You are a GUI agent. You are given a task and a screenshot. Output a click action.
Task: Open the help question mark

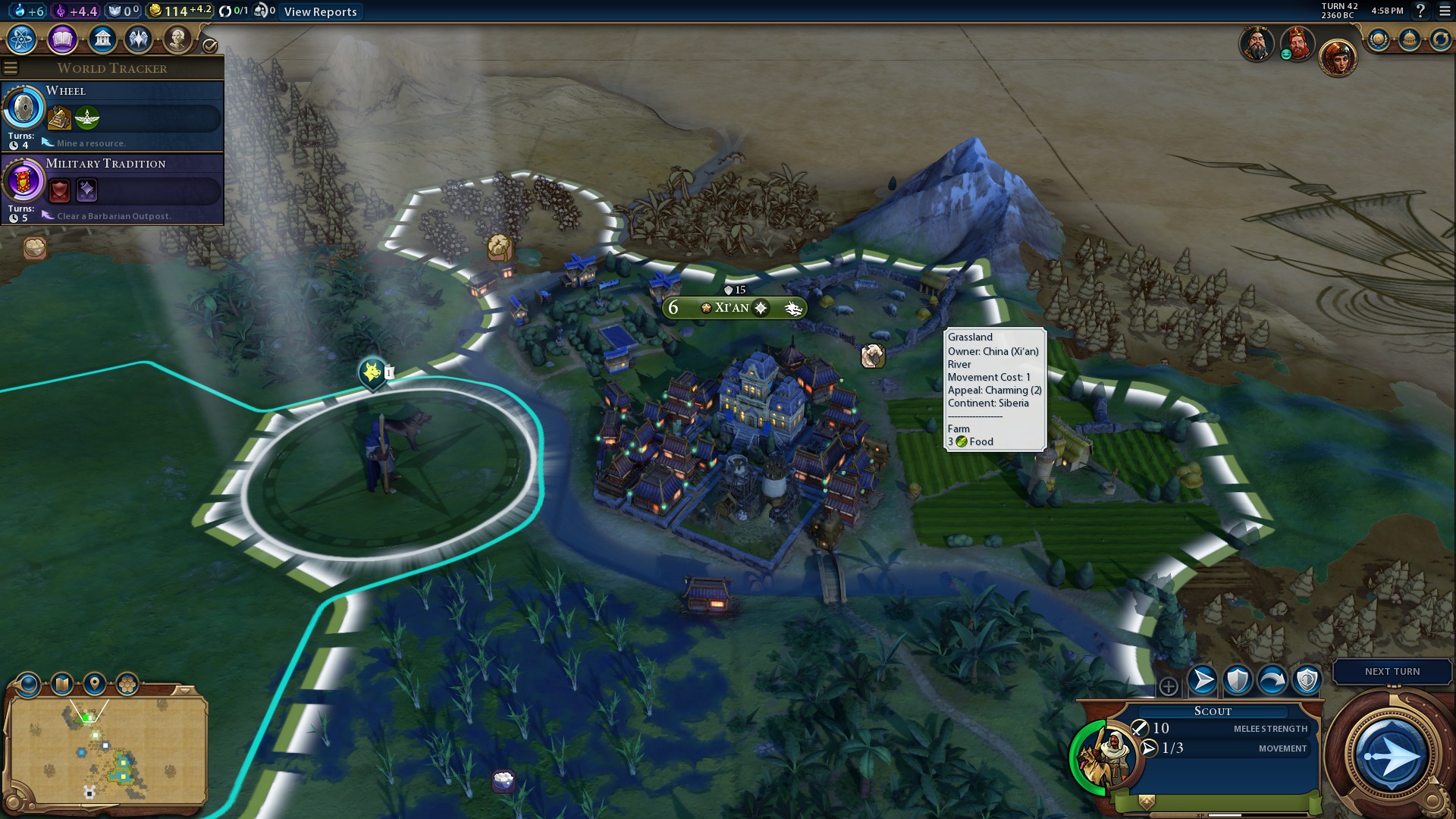1420,11
